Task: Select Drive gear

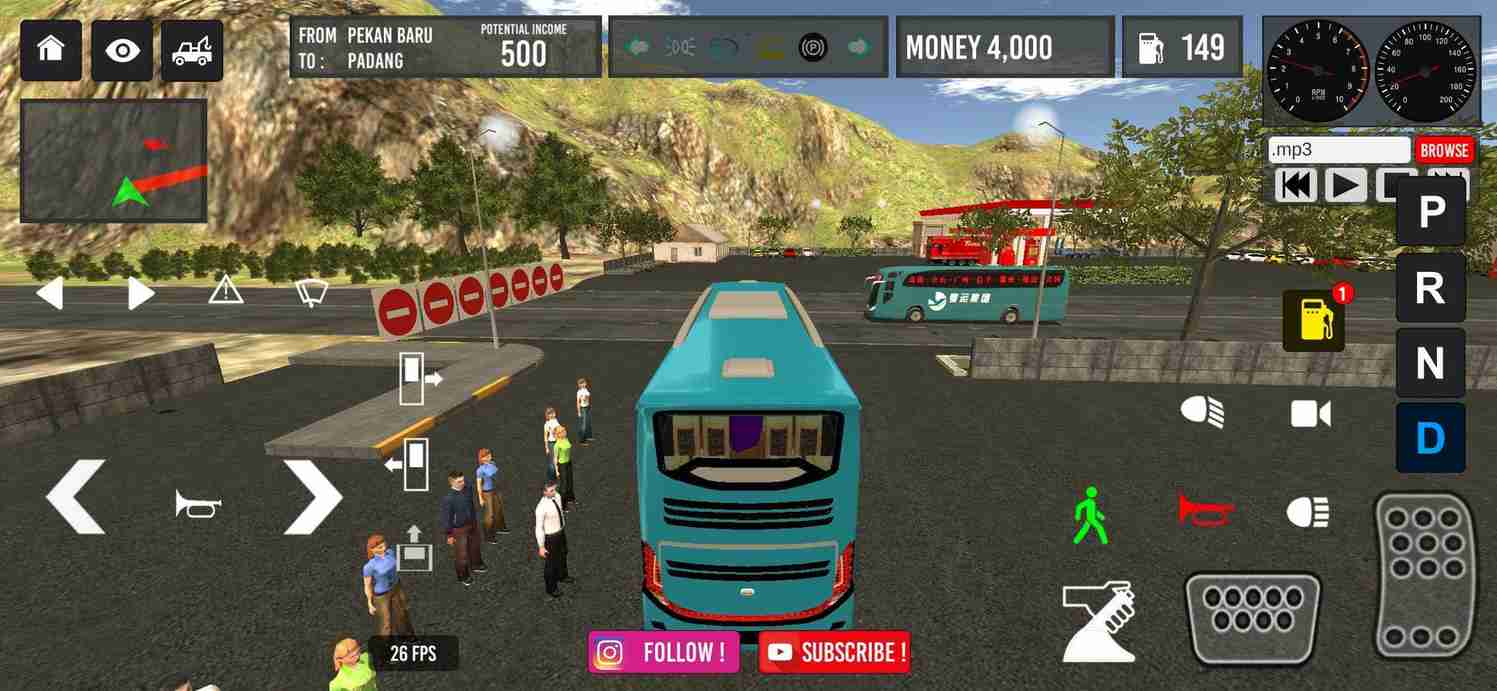Action: click(x=1430, y=438)
